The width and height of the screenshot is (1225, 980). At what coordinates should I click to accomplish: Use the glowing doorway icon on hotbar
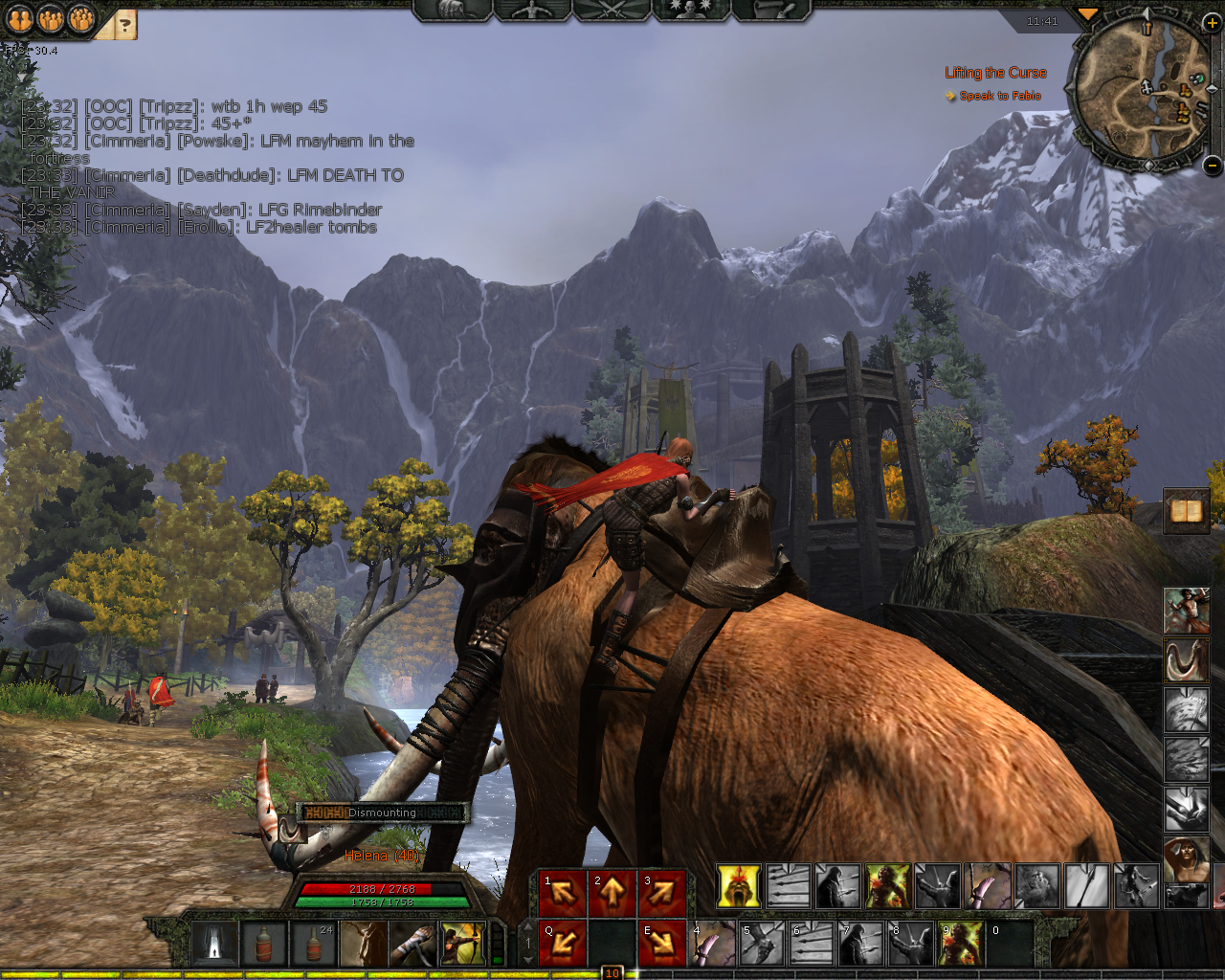point(214,945)
